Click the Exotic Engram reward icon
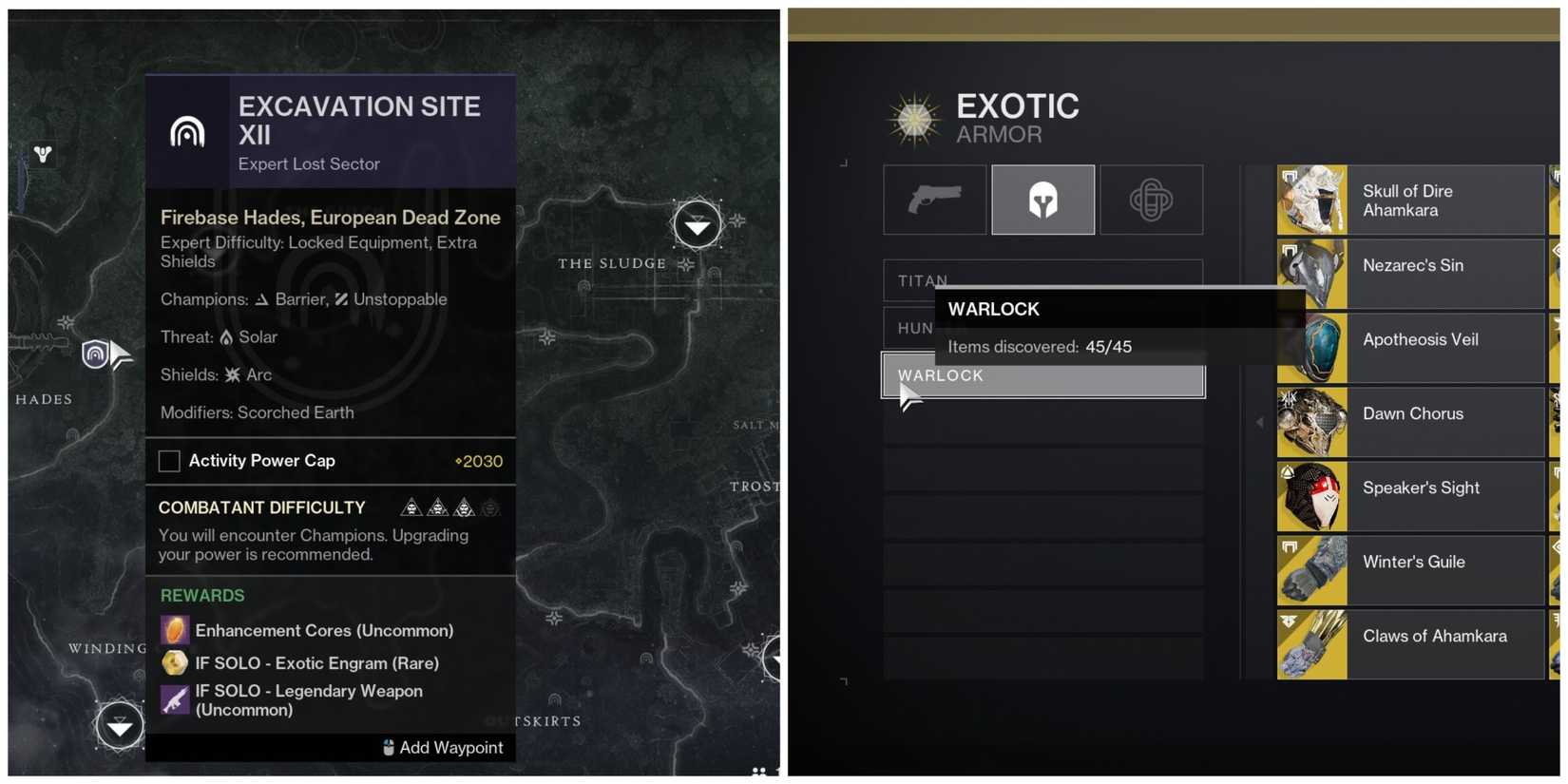The image size is (1568, 784). (173, 662)
